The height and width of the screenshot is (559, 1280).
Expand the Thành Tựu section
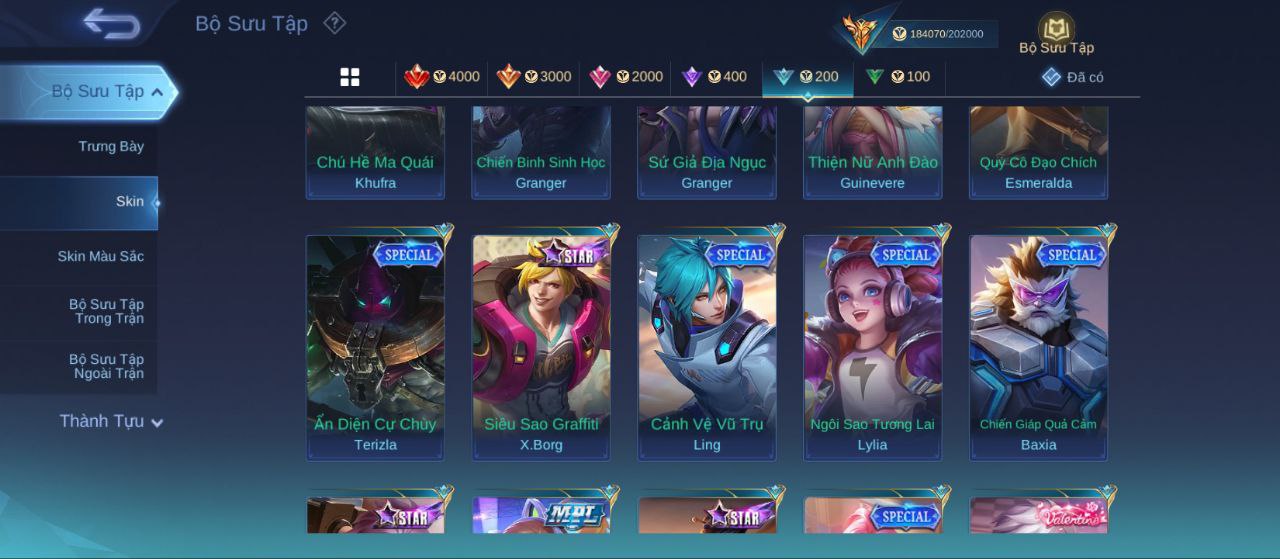110,421
